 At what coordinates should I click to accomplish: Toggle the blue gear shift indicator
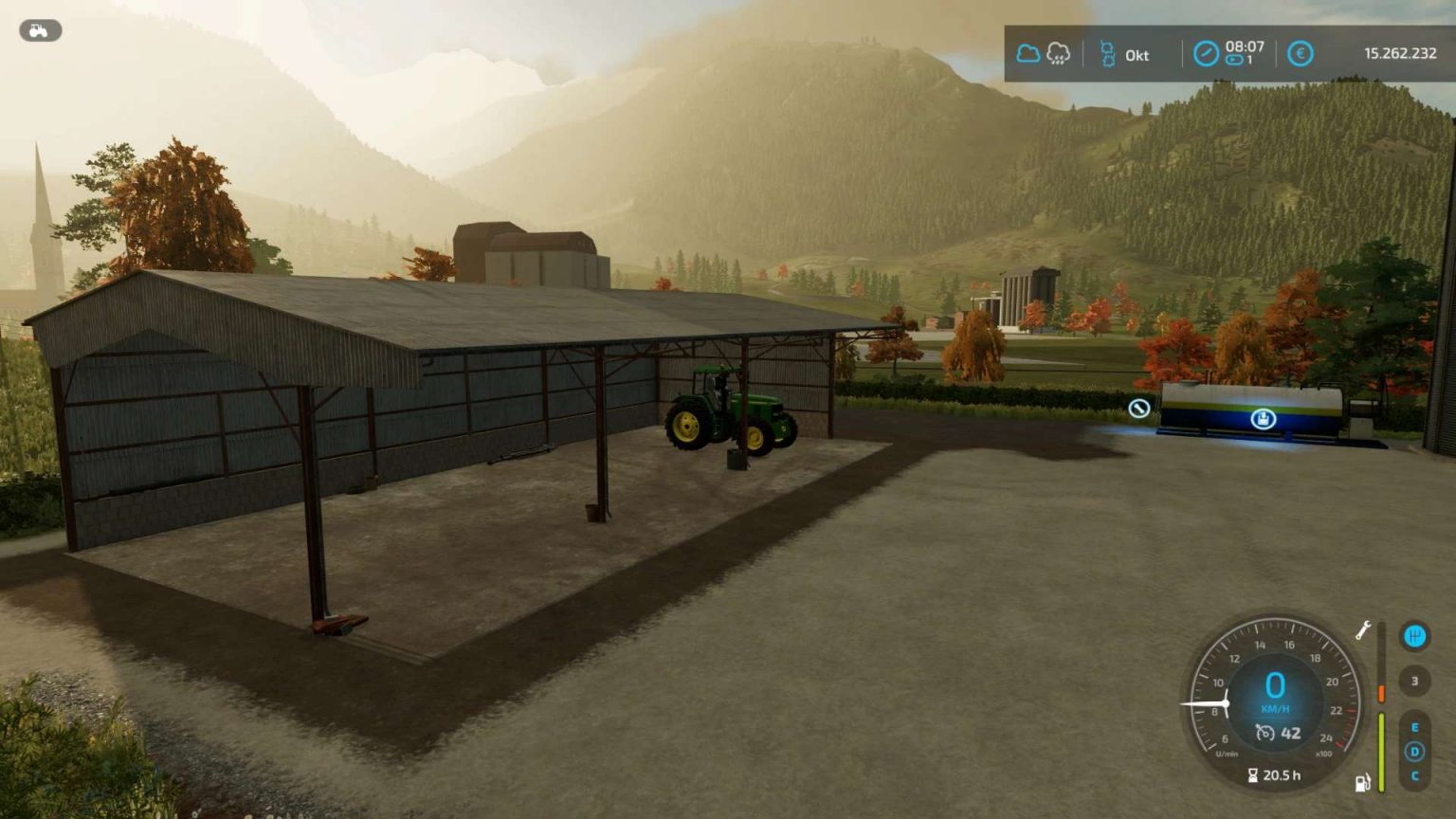click(1414, 636)
